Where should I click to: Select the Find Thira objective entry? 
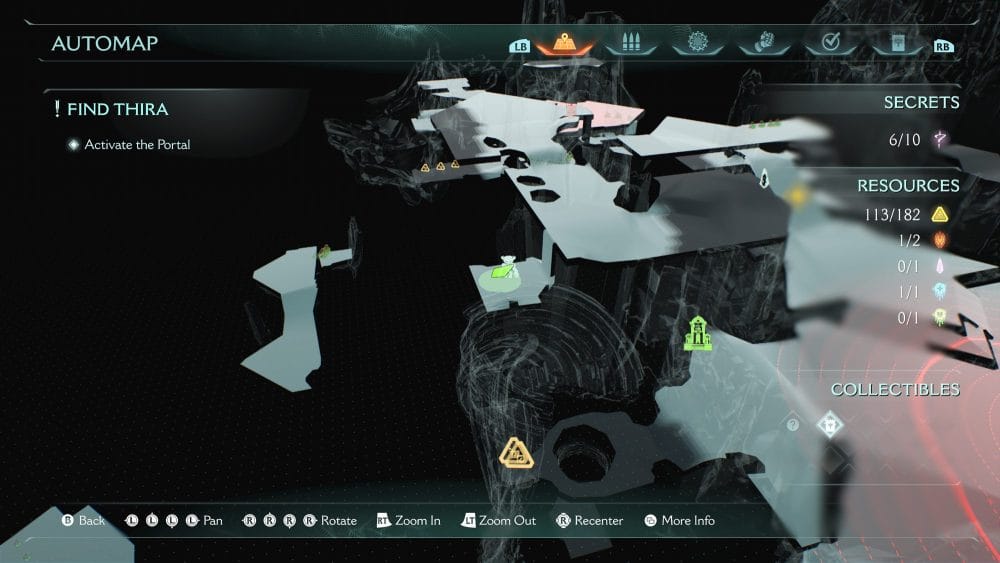pos(117,109)
